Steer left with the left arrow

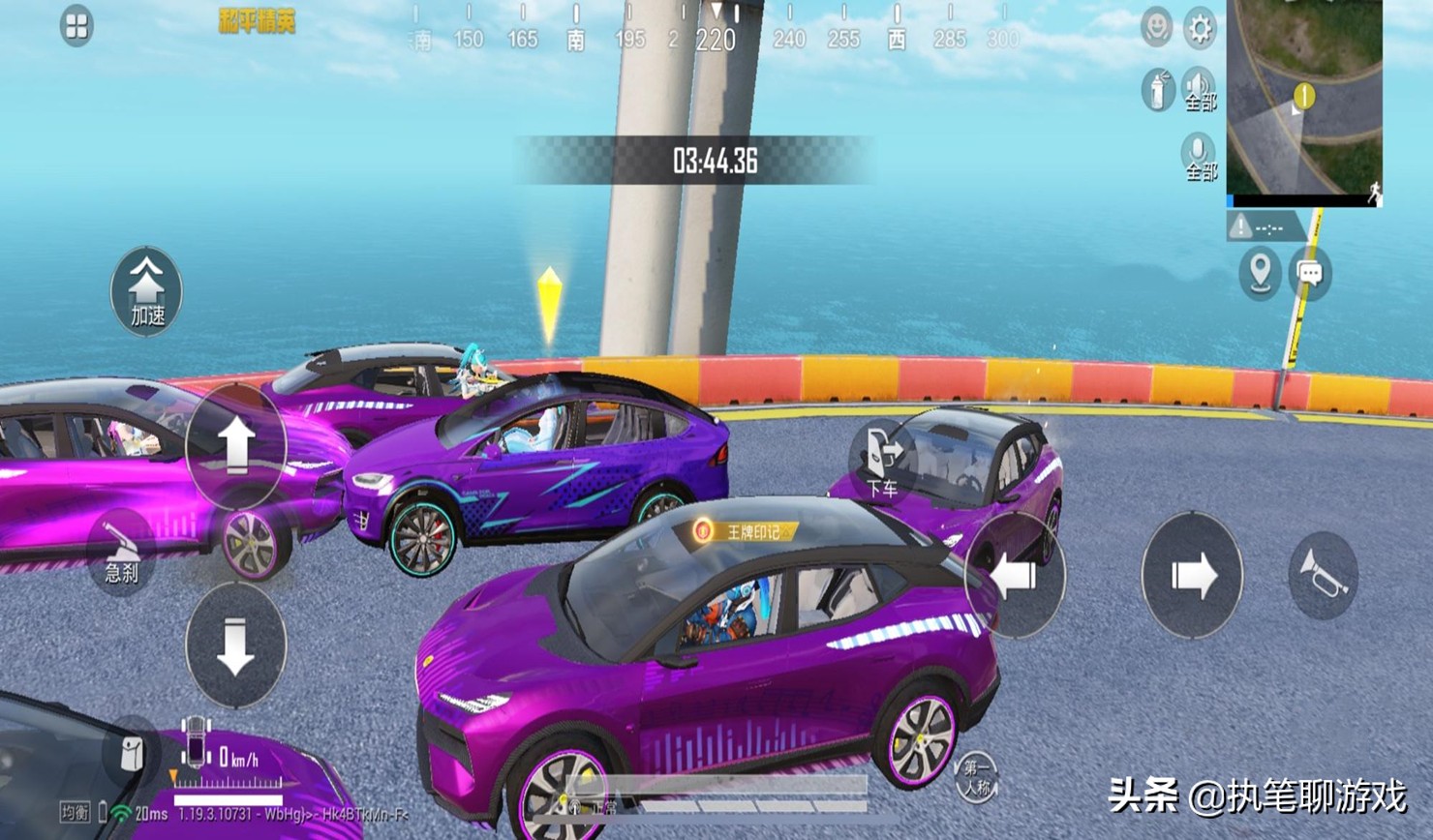pyautogui.click(x=1014, y=577)
